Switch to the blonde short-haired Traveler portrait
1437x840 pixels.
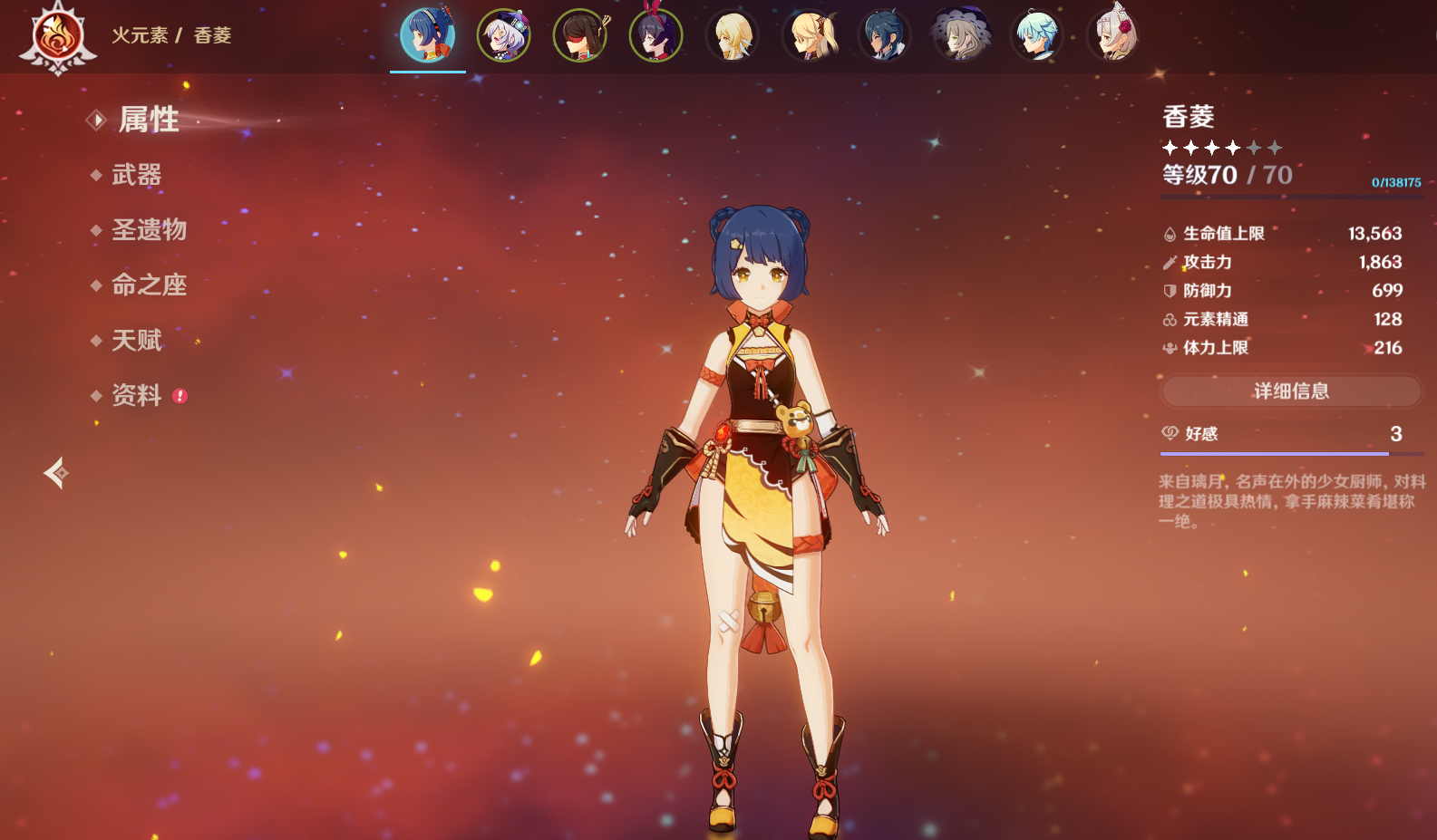pos(733,35)
